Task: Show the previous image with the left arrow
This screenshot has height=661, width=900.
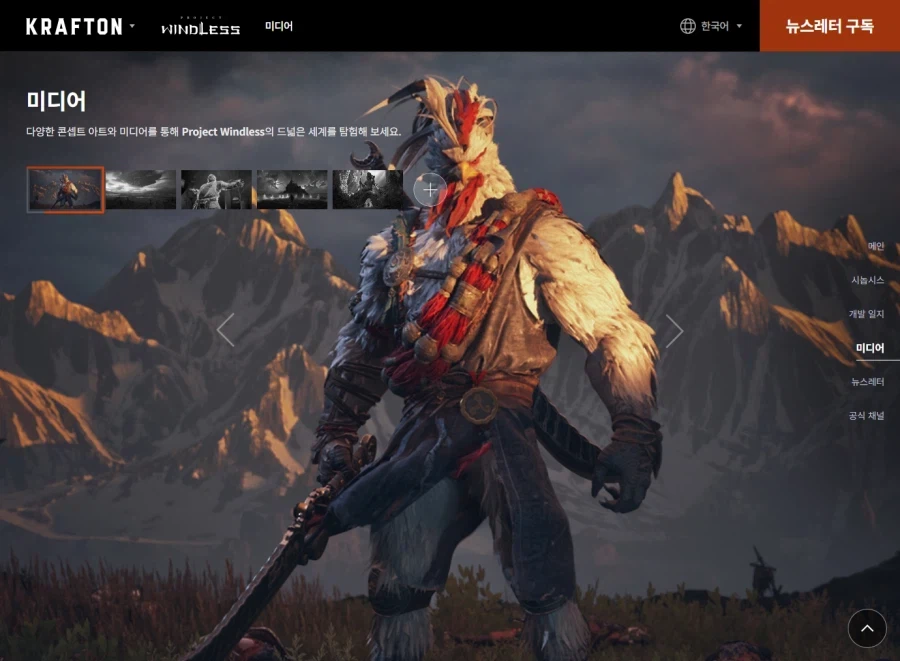Action: click(226, 330)
